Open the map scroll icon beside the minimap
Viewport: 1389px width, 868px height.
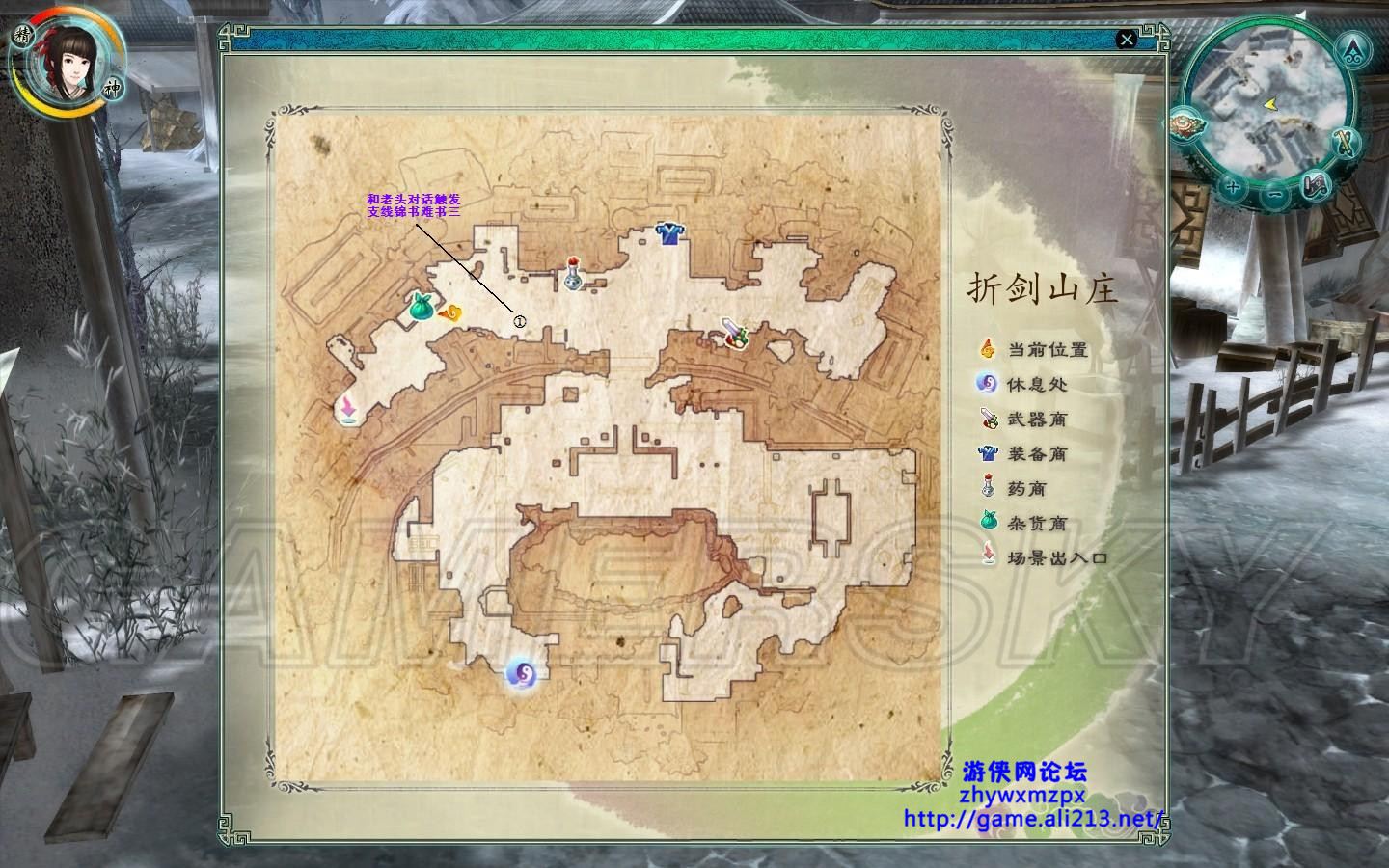click(1316, 185)
